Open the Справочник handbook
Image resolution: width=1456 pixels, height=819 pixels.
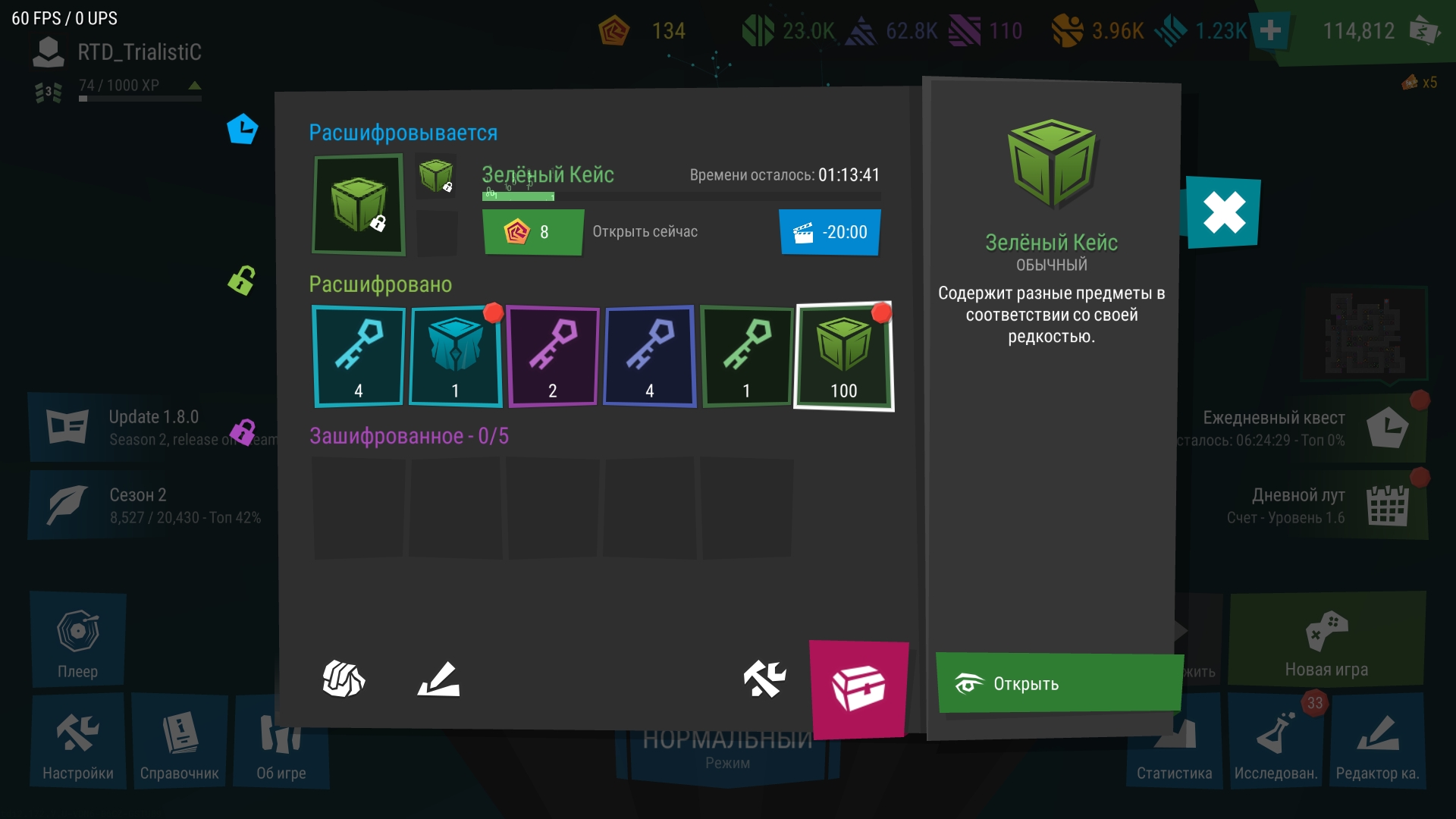coord(180,742)
